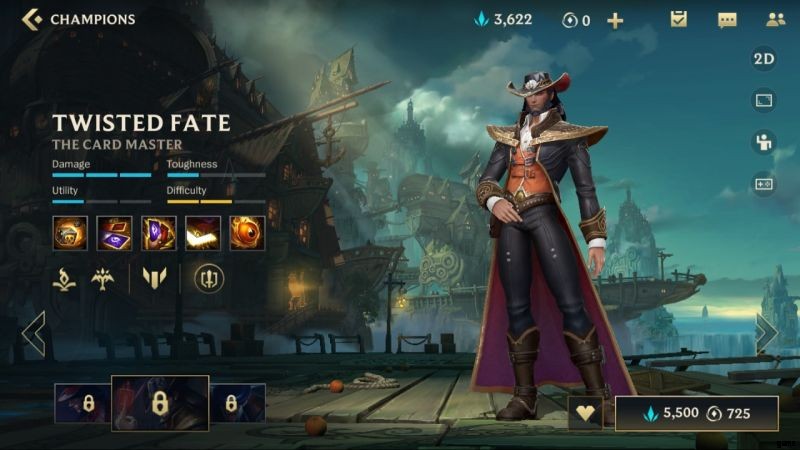Show the next champion with right arrow
The height and width of the screenshot is (450, 800).
[766, 334]
